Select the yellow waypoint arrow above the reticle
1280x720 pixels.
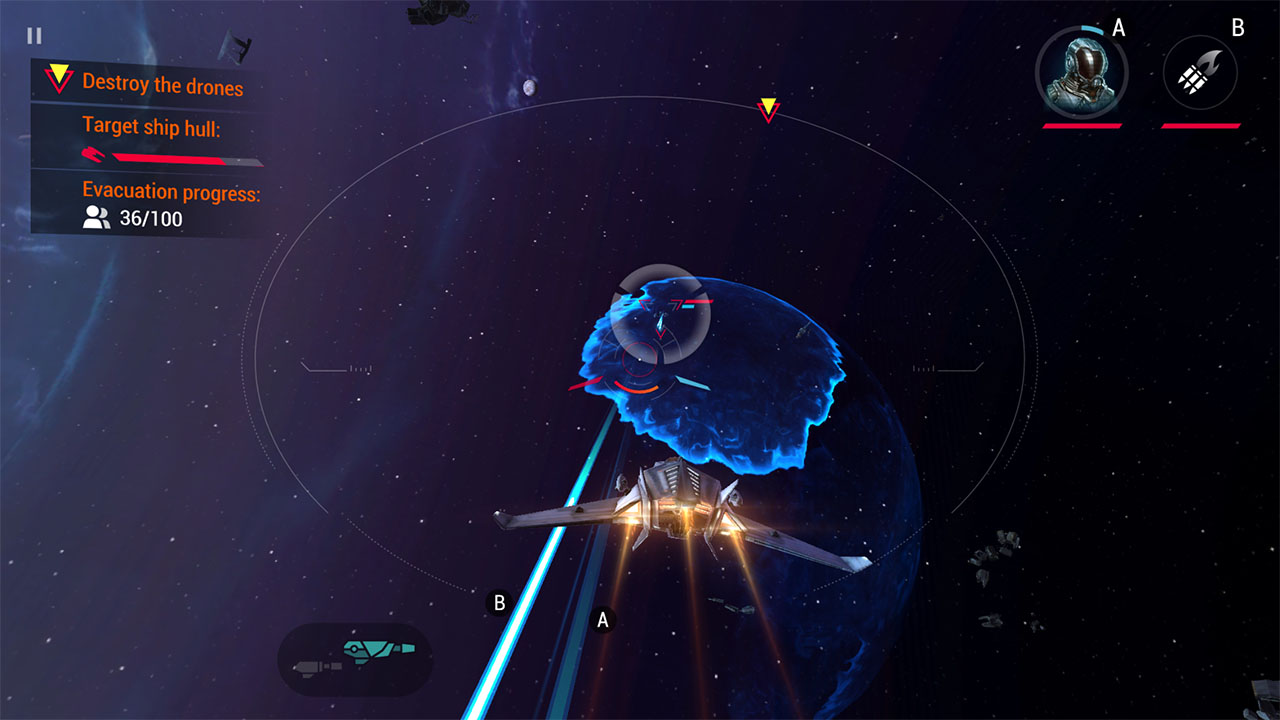[x=768, y=108]
